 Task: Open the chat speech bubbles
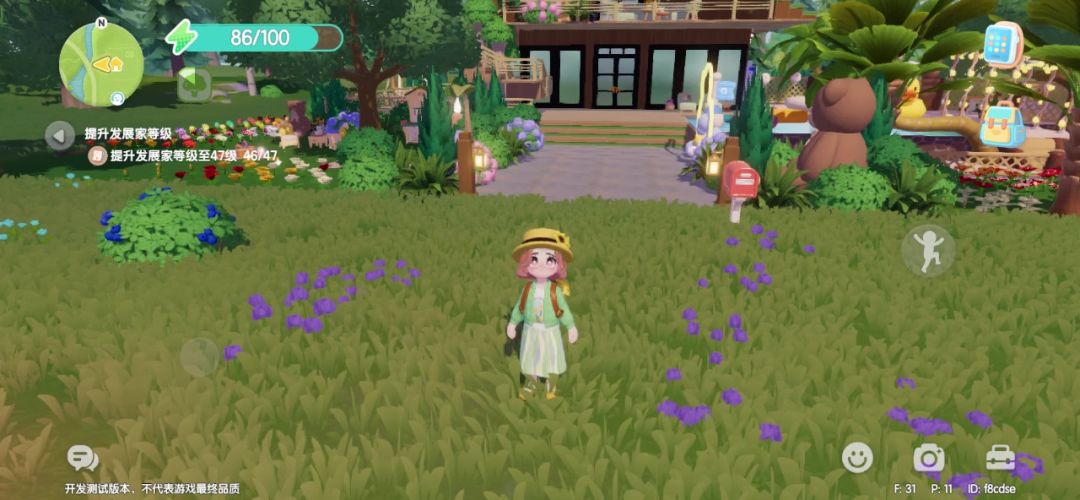pos(82,459)
